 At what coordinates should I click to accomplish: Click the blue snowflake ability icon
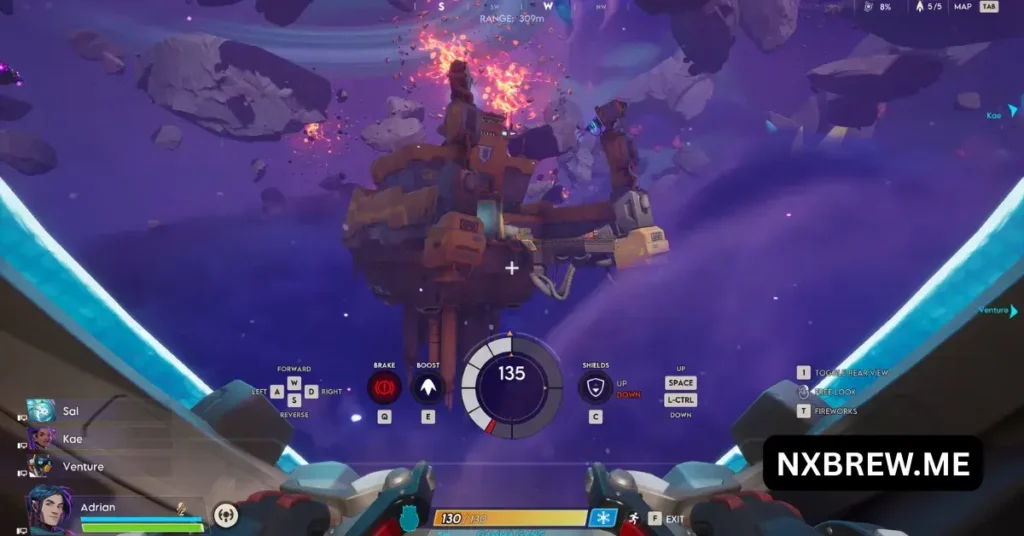(x=603, y=518)
